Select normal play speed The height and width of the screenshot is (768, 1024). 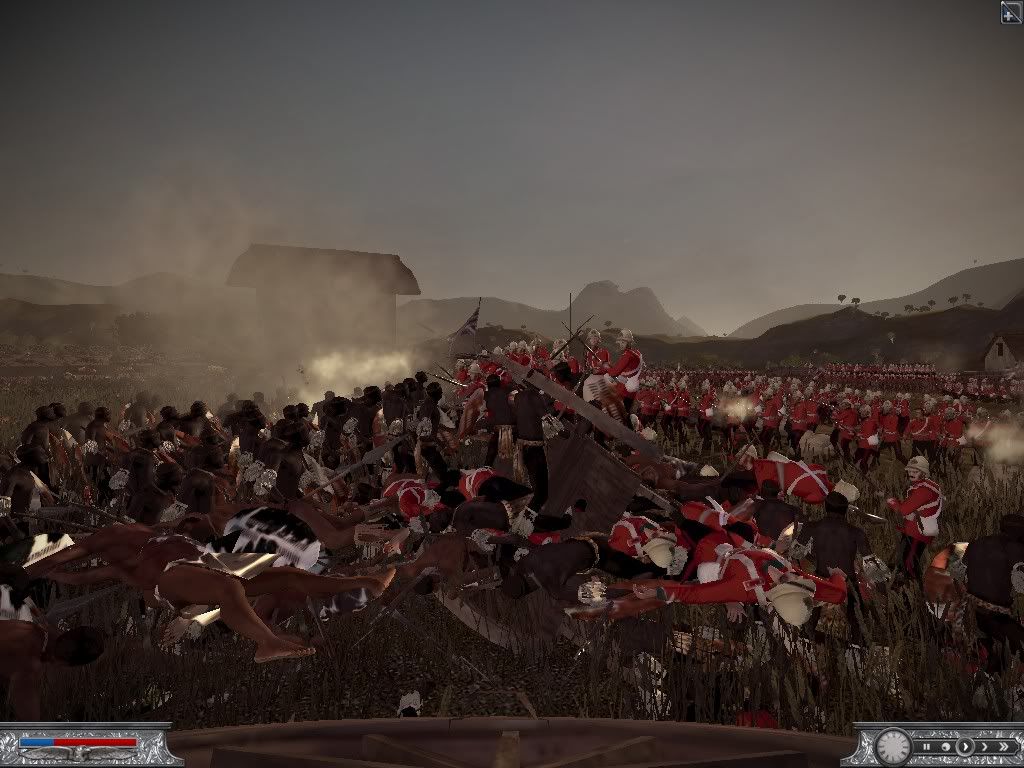(965, 747)
